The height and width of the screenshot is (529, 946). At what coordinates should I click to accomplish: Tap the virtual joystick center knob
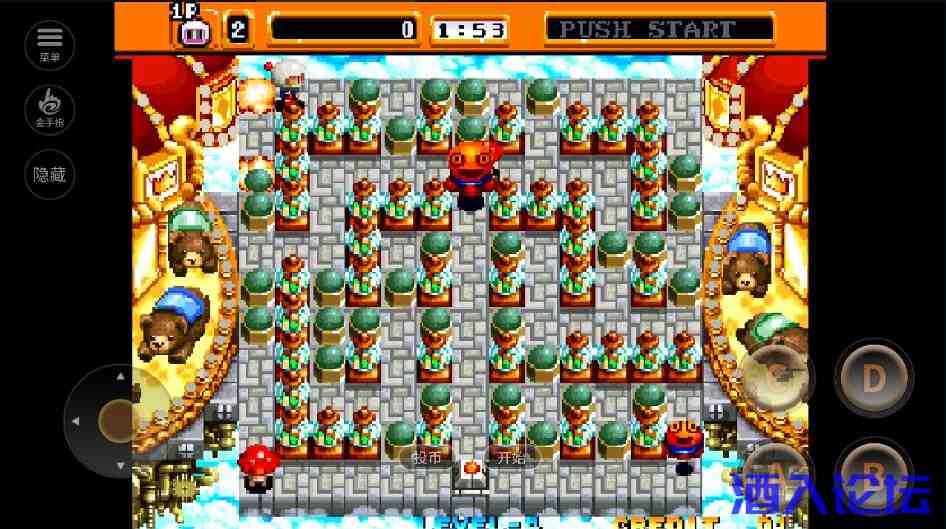coord(118,421)
